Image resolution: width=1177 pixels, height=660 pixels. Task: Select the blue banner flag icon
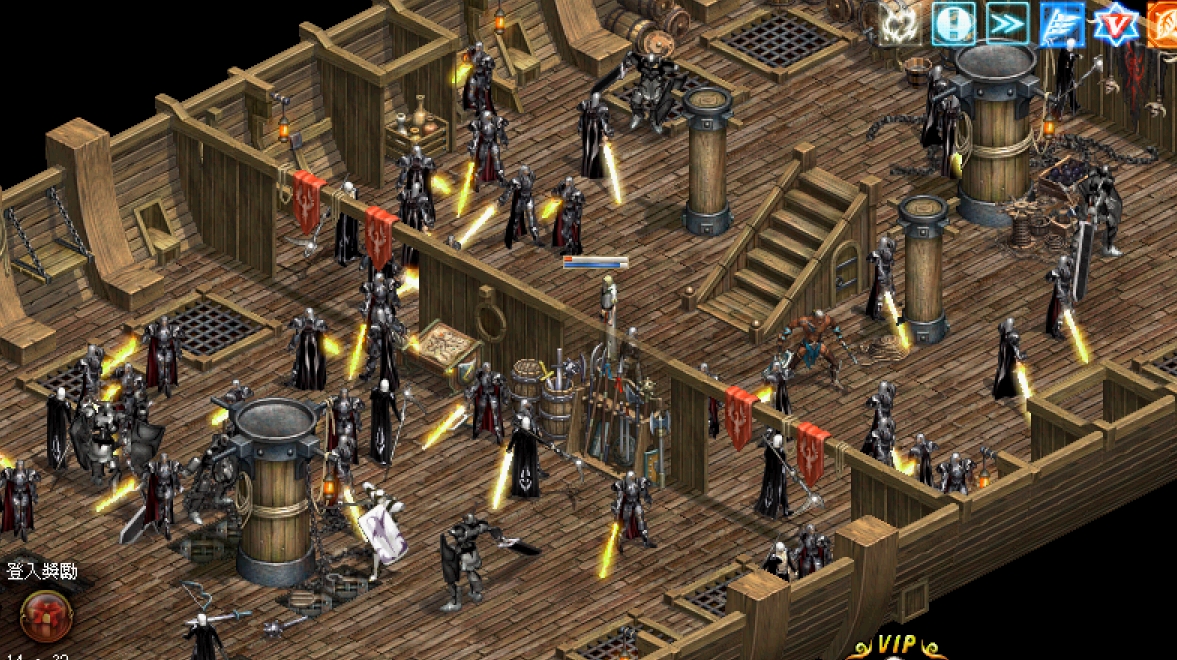pos(1061,23)
